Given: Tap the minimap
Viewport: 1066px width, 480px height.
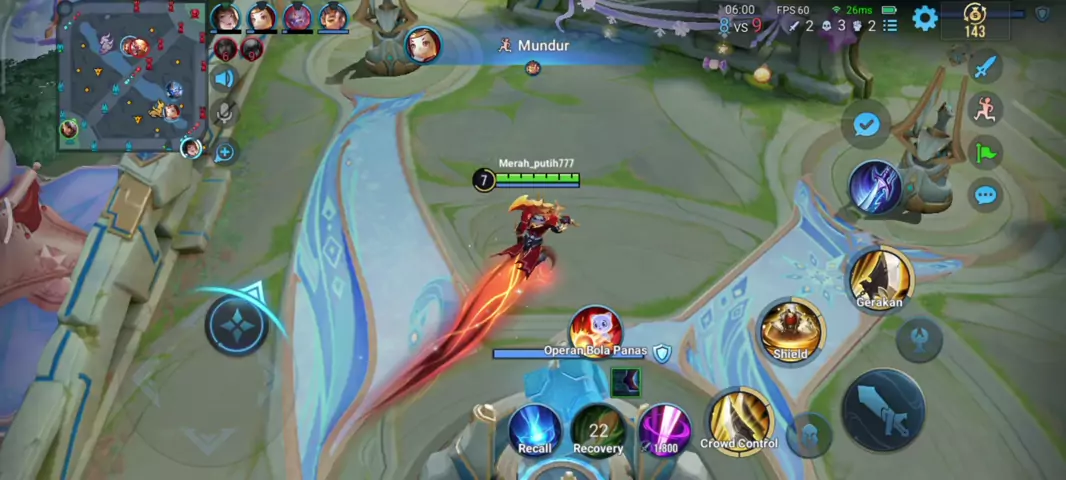Looking at the screenshot, I should click(132, 76).
